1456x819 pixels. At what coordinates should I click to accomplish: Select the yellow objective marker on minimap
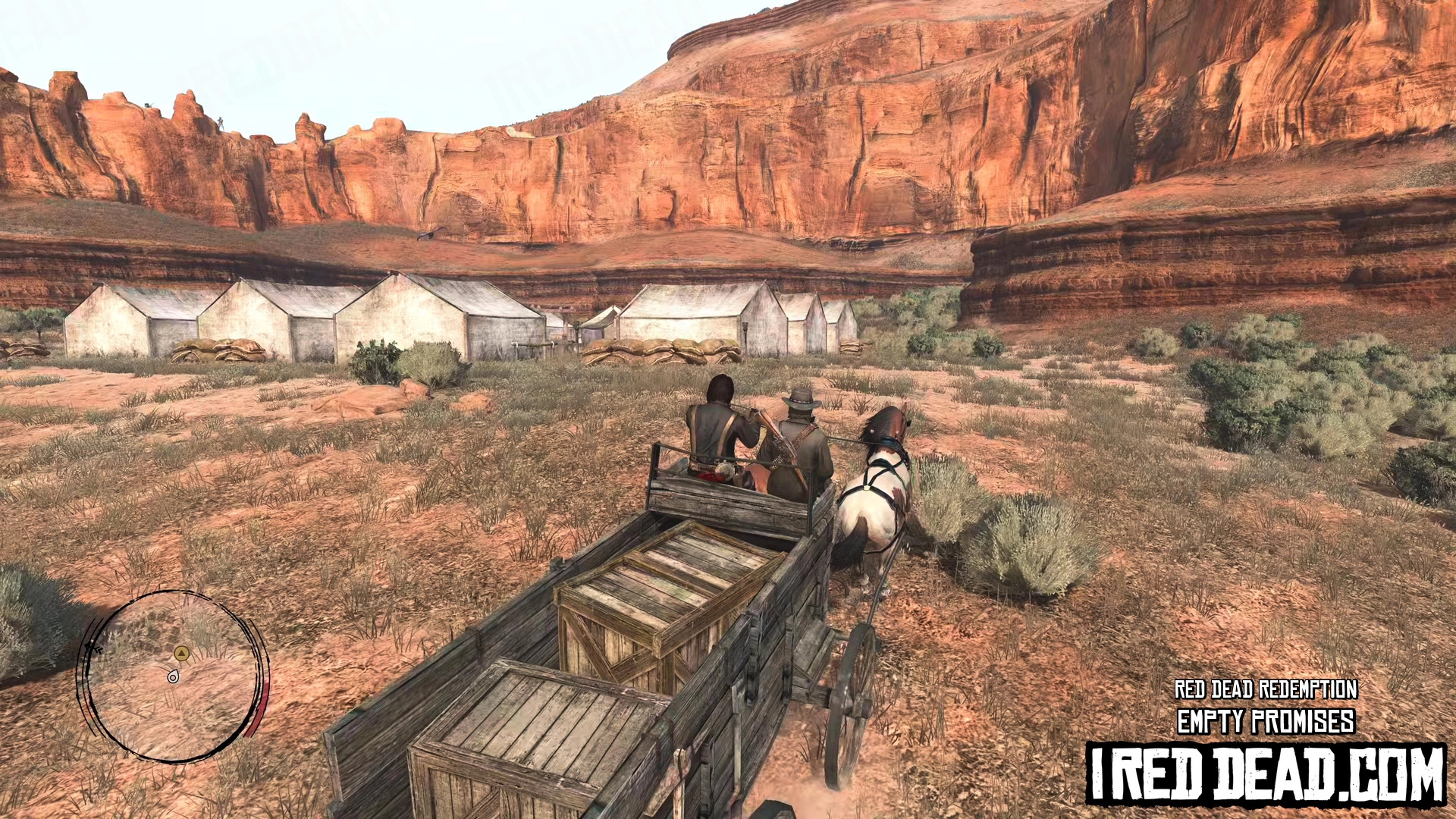(x=180, y=653)
